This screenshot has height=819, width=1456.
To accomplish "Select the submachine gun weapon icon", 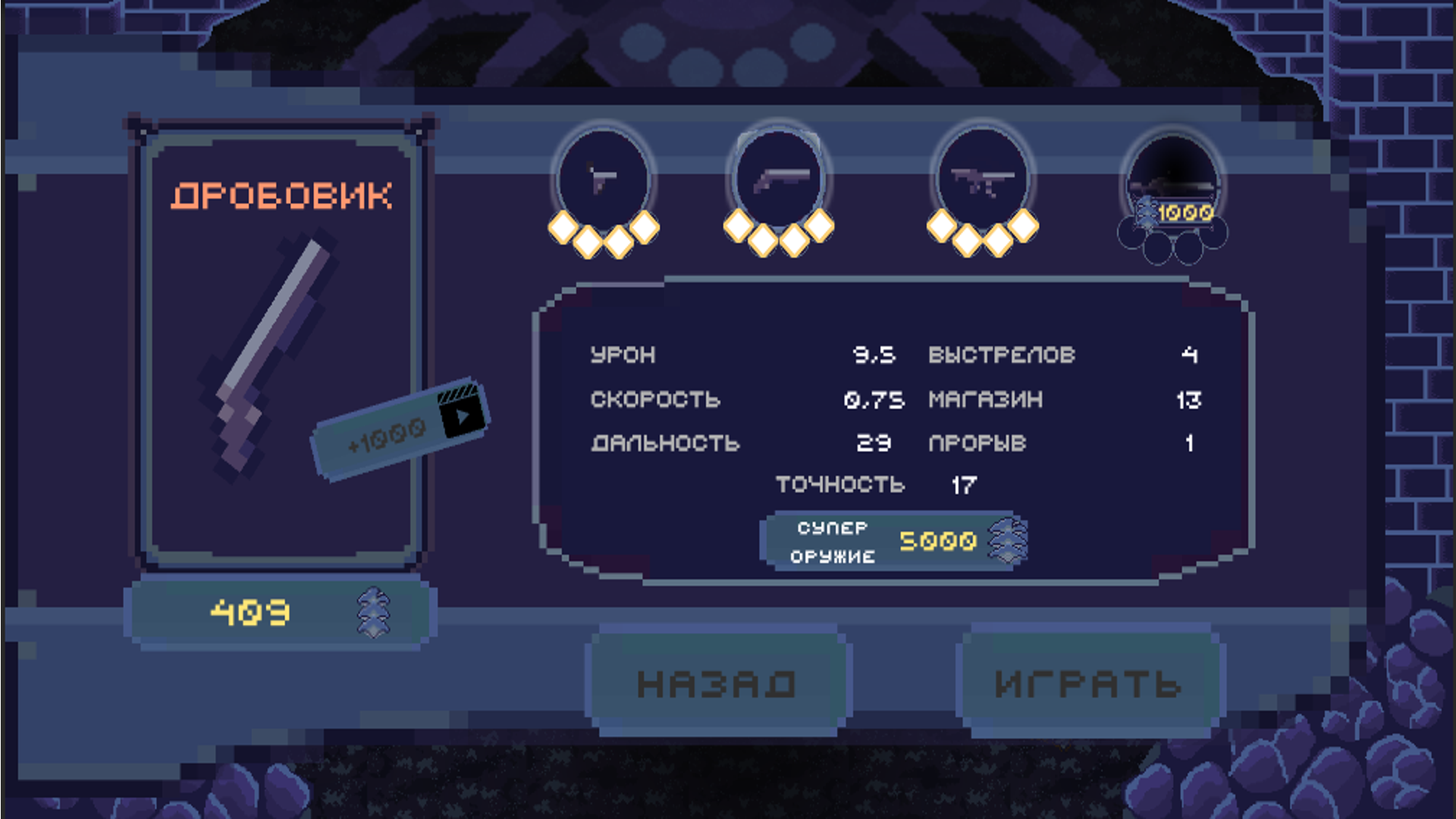I will click(984, 180).
